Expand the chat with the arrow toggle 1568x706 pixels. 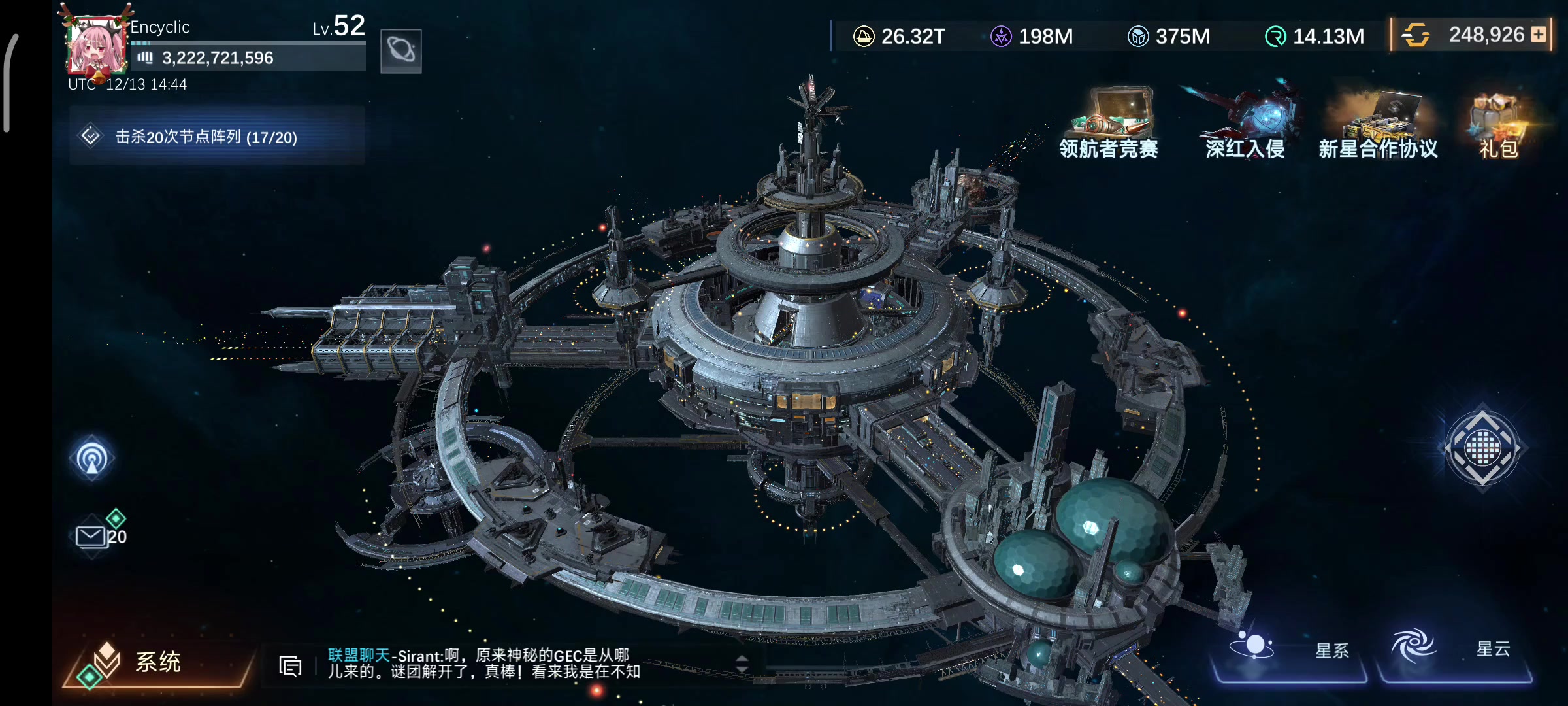coord(742,664)
